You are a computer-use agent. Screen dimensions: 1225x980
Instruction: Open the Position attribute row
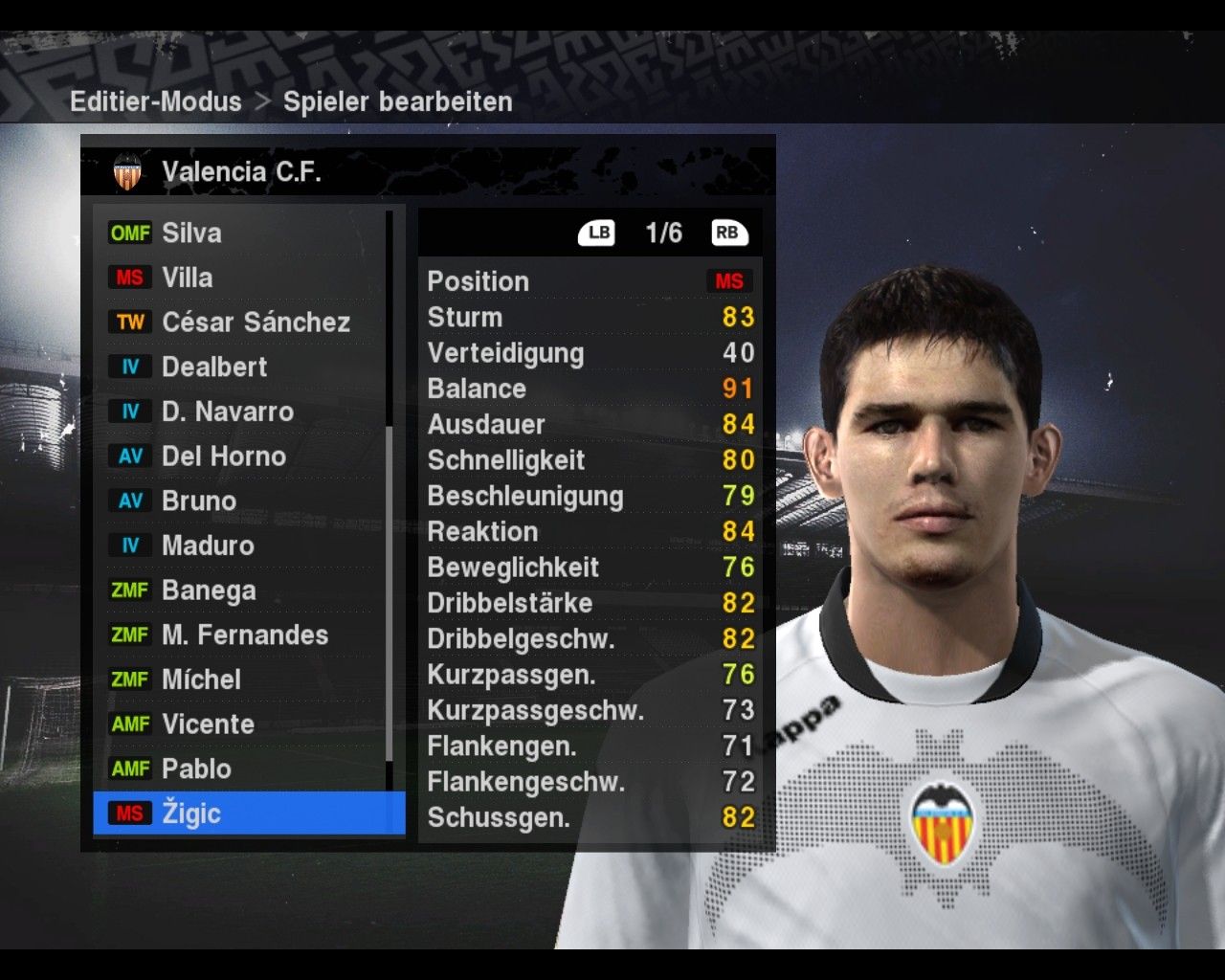(590, 281)
